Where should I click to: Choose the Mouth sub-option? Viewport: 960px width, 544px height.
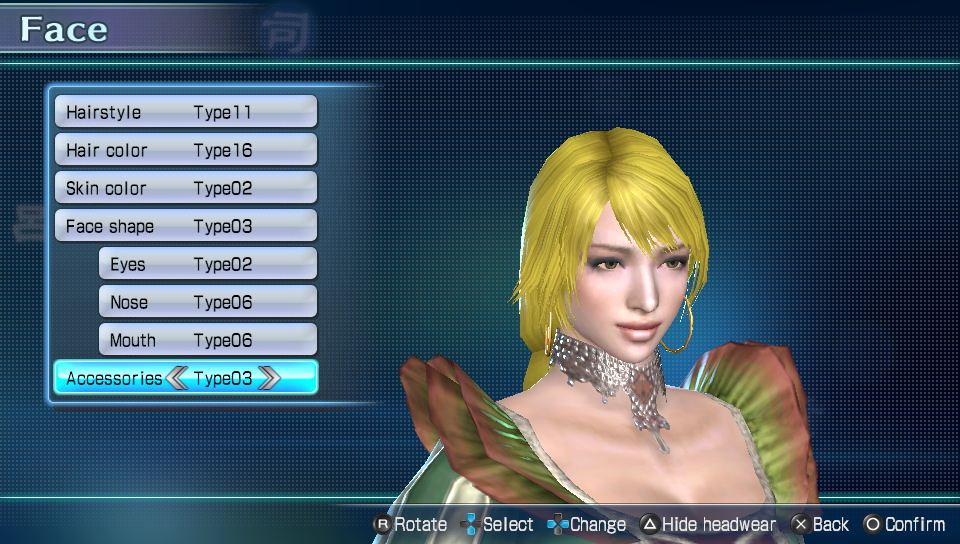click(207, 340)
